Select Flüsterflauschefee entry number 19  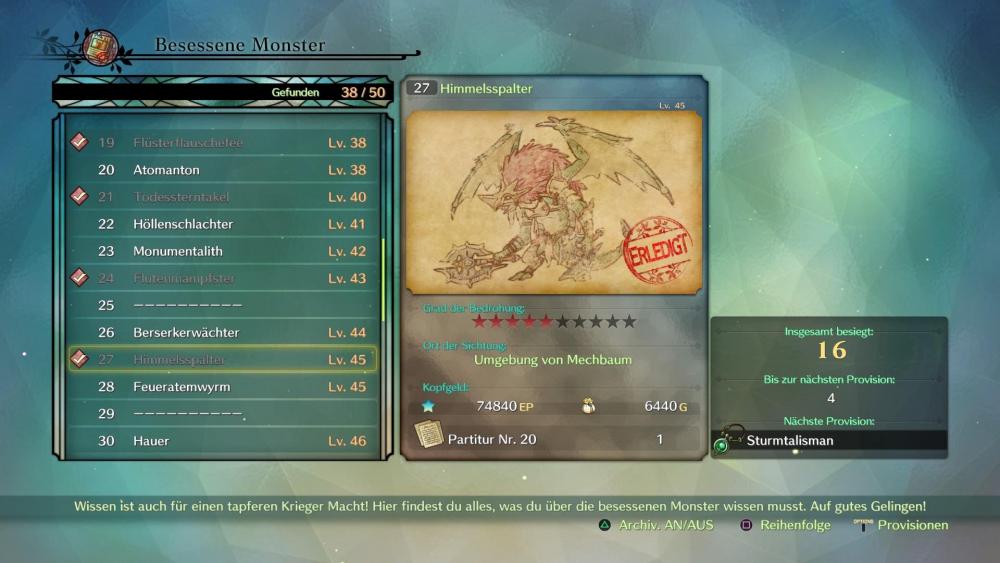pos(222,143)
